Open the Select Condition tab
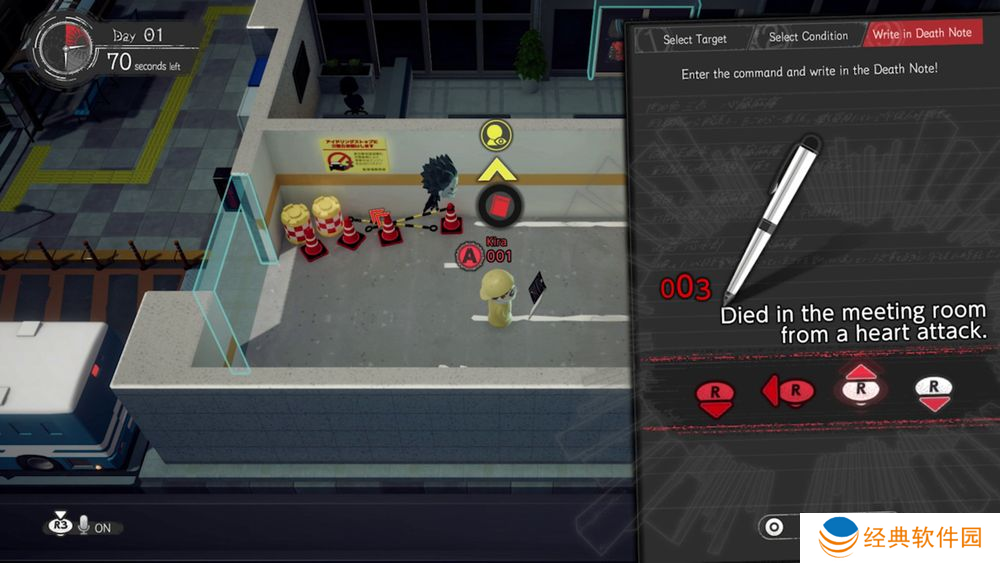 [x=808, y=37]
